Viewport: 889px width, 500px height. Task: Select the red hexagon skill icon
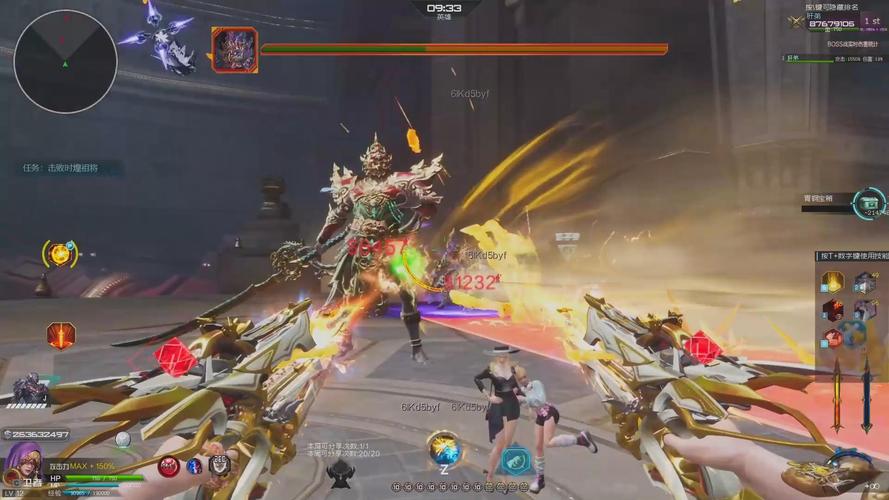61,335
